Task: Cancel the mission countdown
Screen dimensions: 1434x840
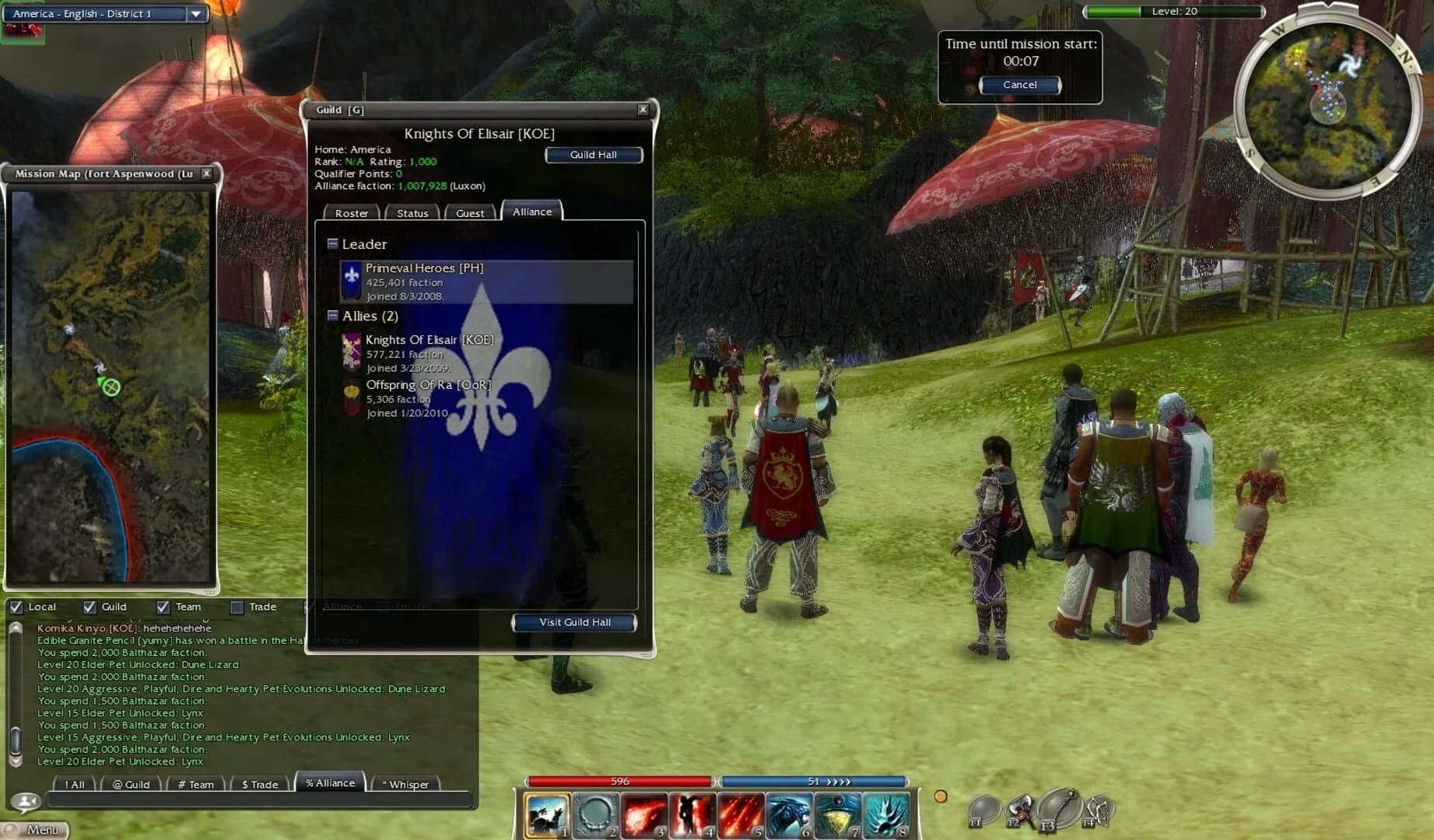Action: [1019, 85]
